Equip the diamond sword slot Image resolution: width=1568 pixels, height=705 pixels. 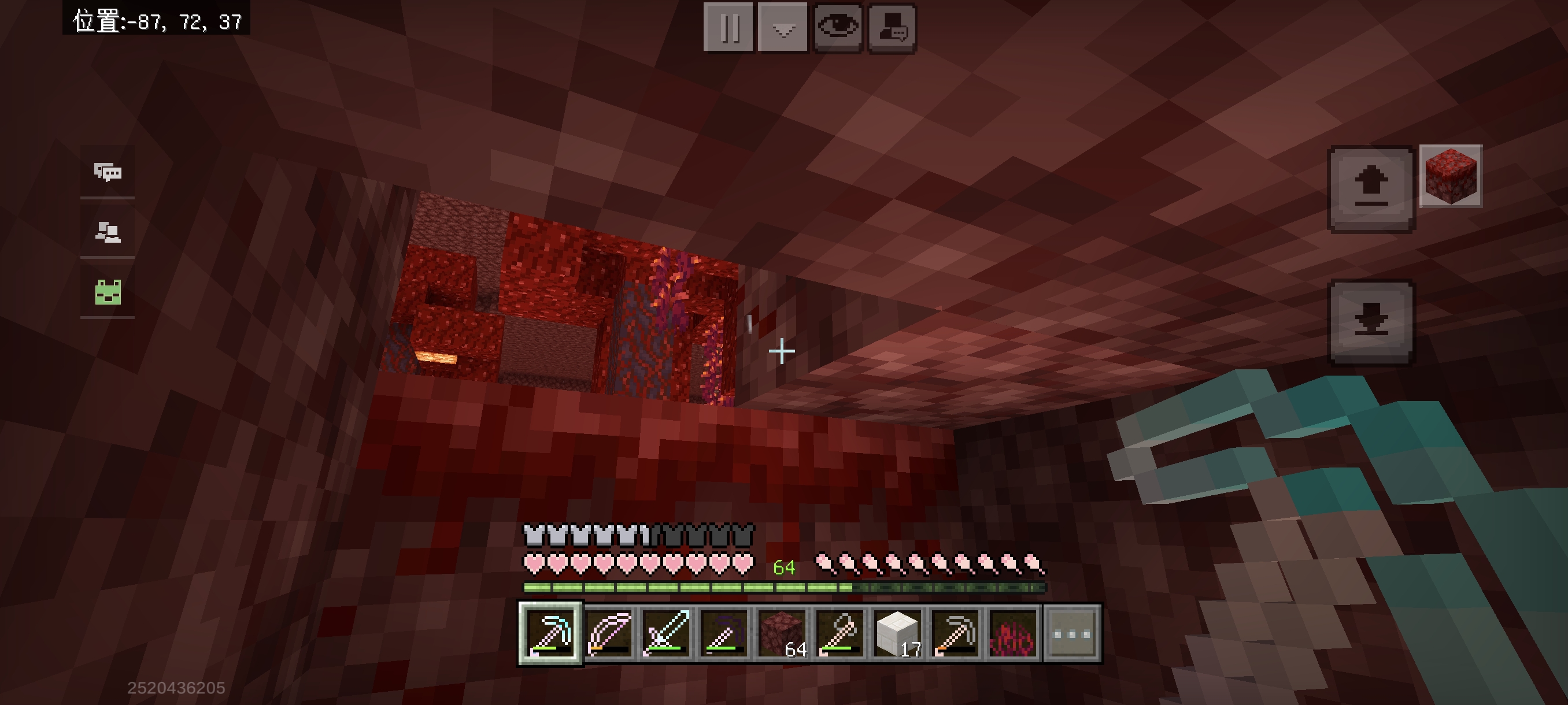point(666,634)
